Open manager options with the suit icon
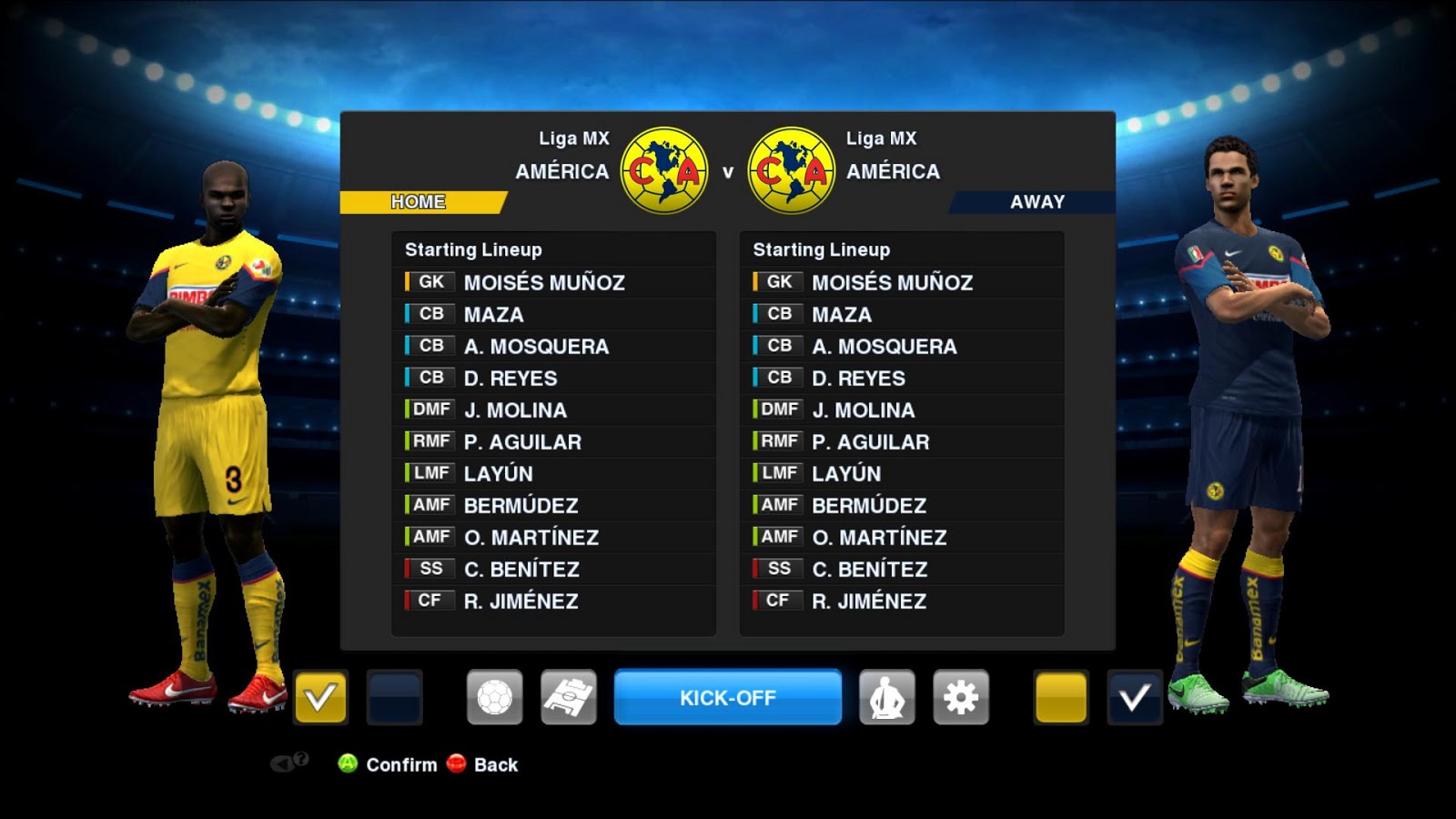Screen dimensions: 1456x819 click(x=887, y=699)
